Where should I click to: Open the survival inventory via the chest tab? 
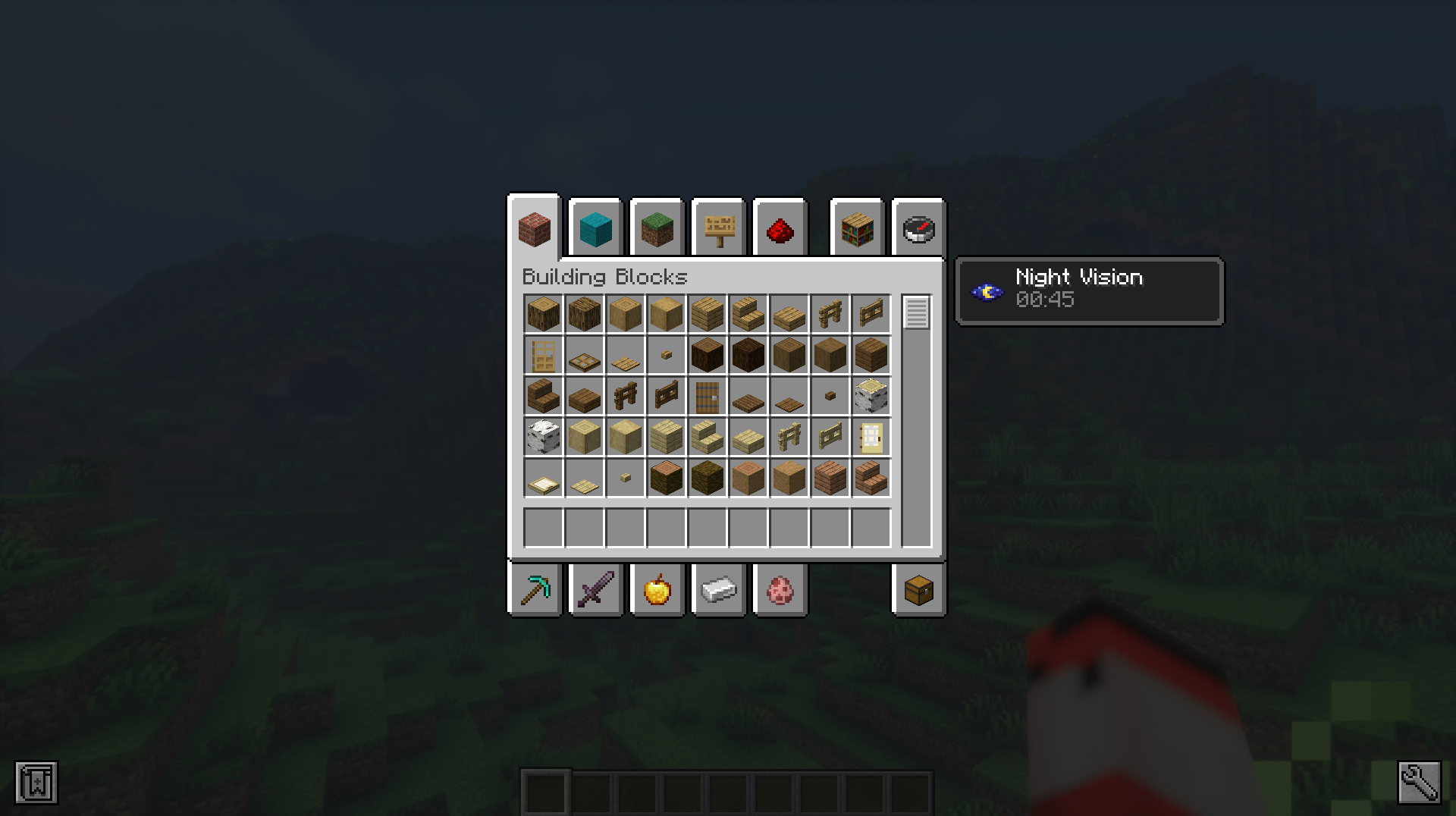click(x=918, y=590)
